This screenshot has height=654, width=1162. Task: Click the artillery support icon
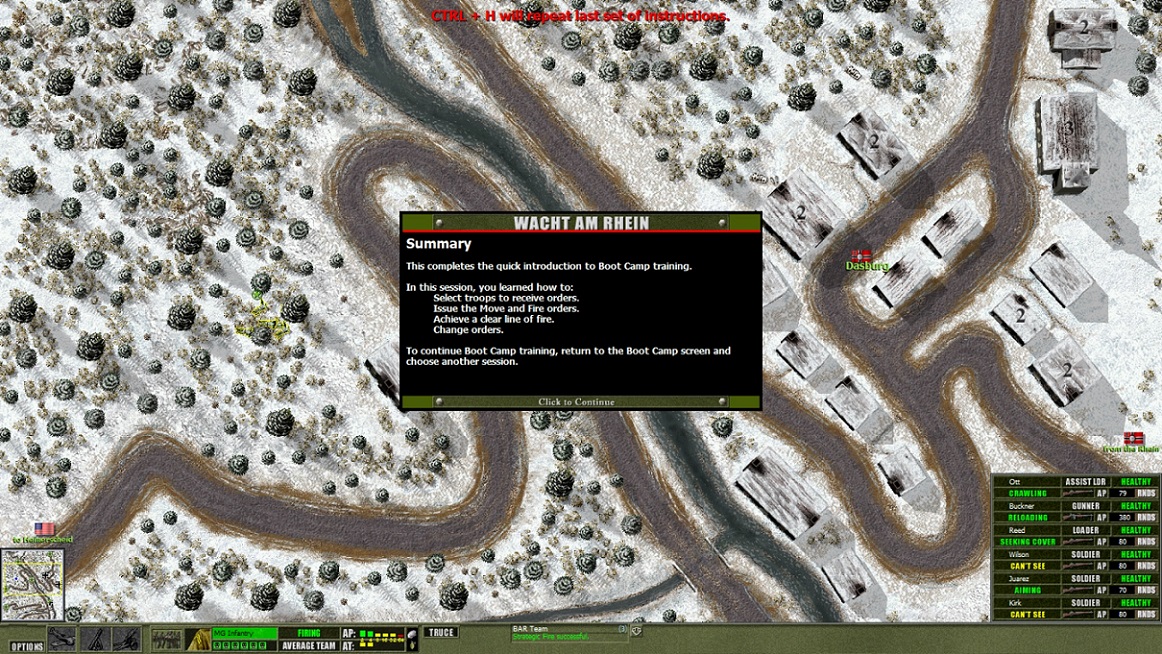pos(126,639)
